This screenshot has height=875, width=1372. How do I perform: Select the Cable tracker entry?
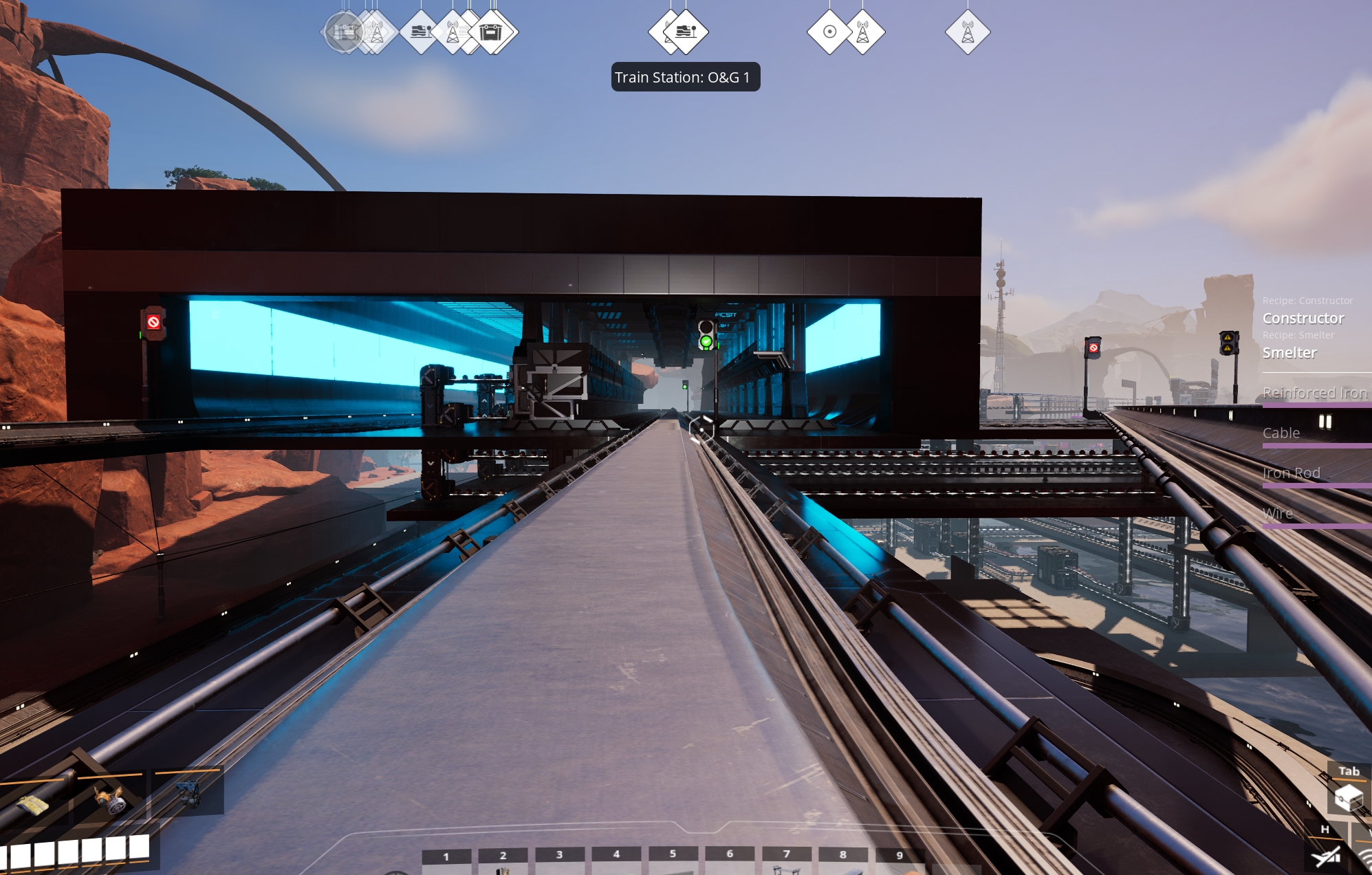click(1281, 433)
